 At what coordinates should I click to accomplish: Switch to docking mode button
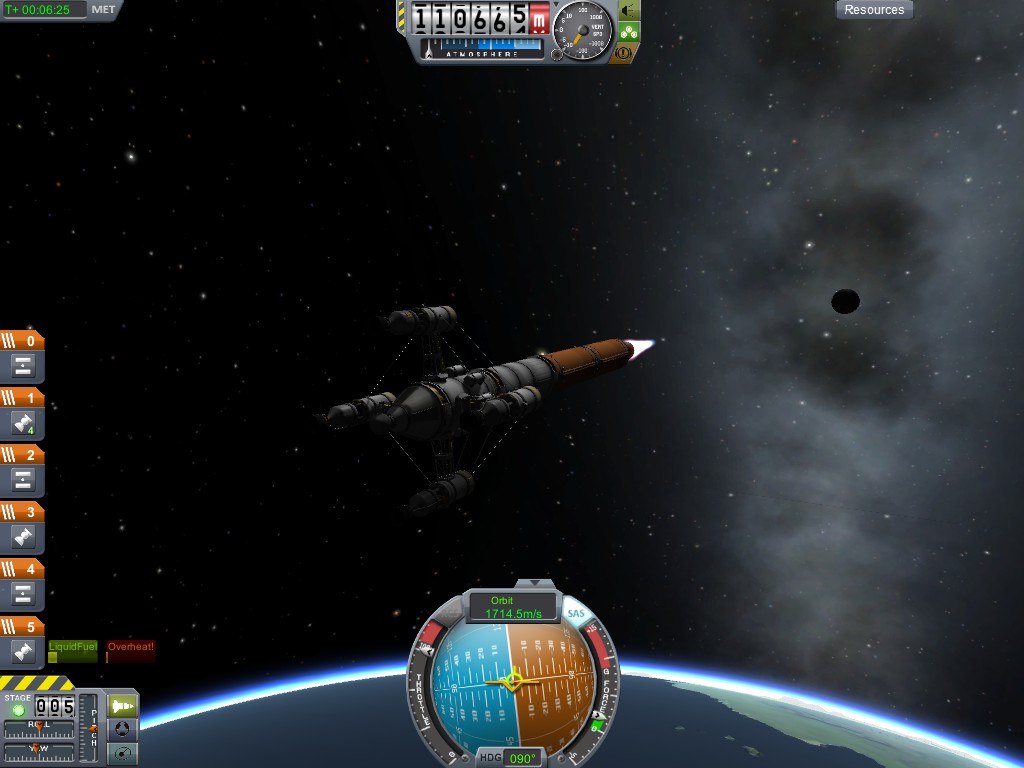[x=121, y=729]
